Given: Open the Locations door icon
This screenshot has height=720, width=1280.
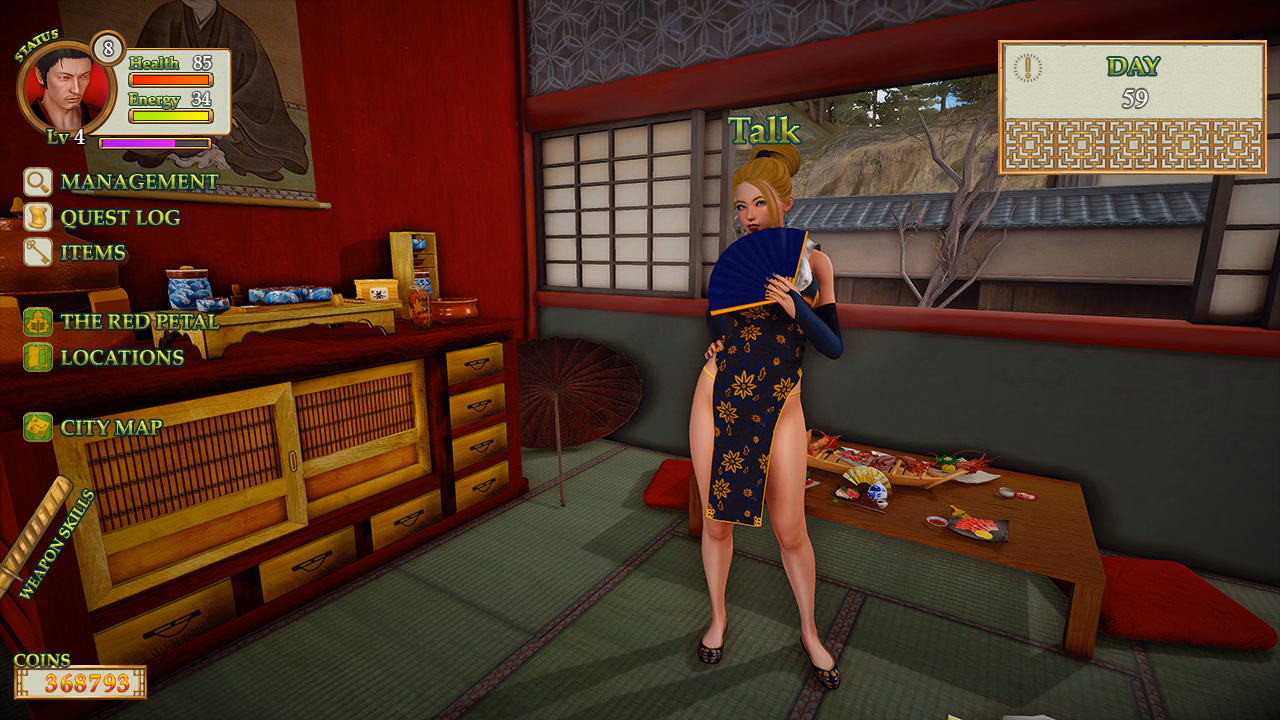Looking at the screenshot, I should pyautogui.click(x=37, y=356).
